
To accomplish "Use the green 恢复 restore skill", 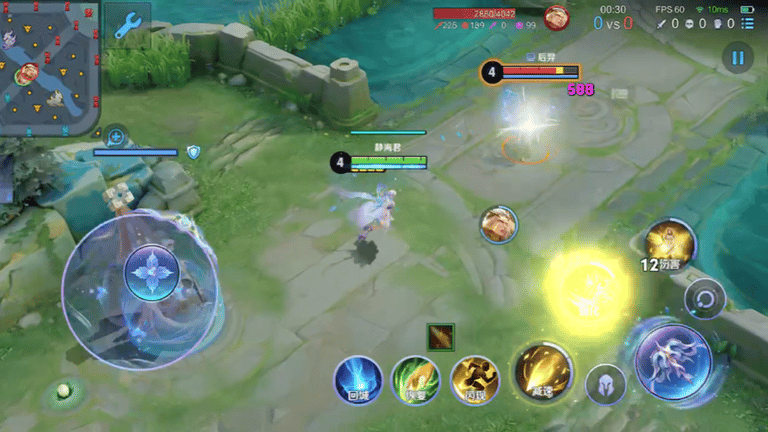I will point(415,380).
